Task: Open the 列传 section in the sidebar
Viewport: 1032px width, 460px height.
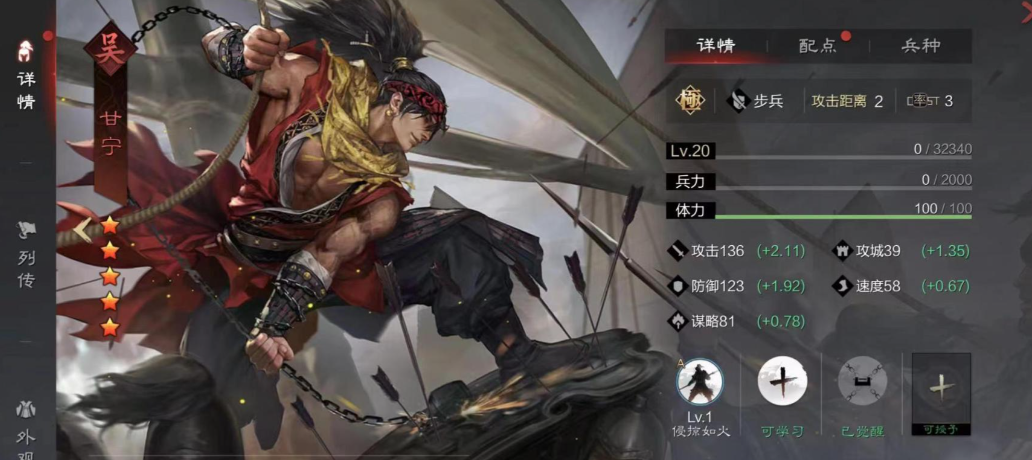Action: [26, 257]
